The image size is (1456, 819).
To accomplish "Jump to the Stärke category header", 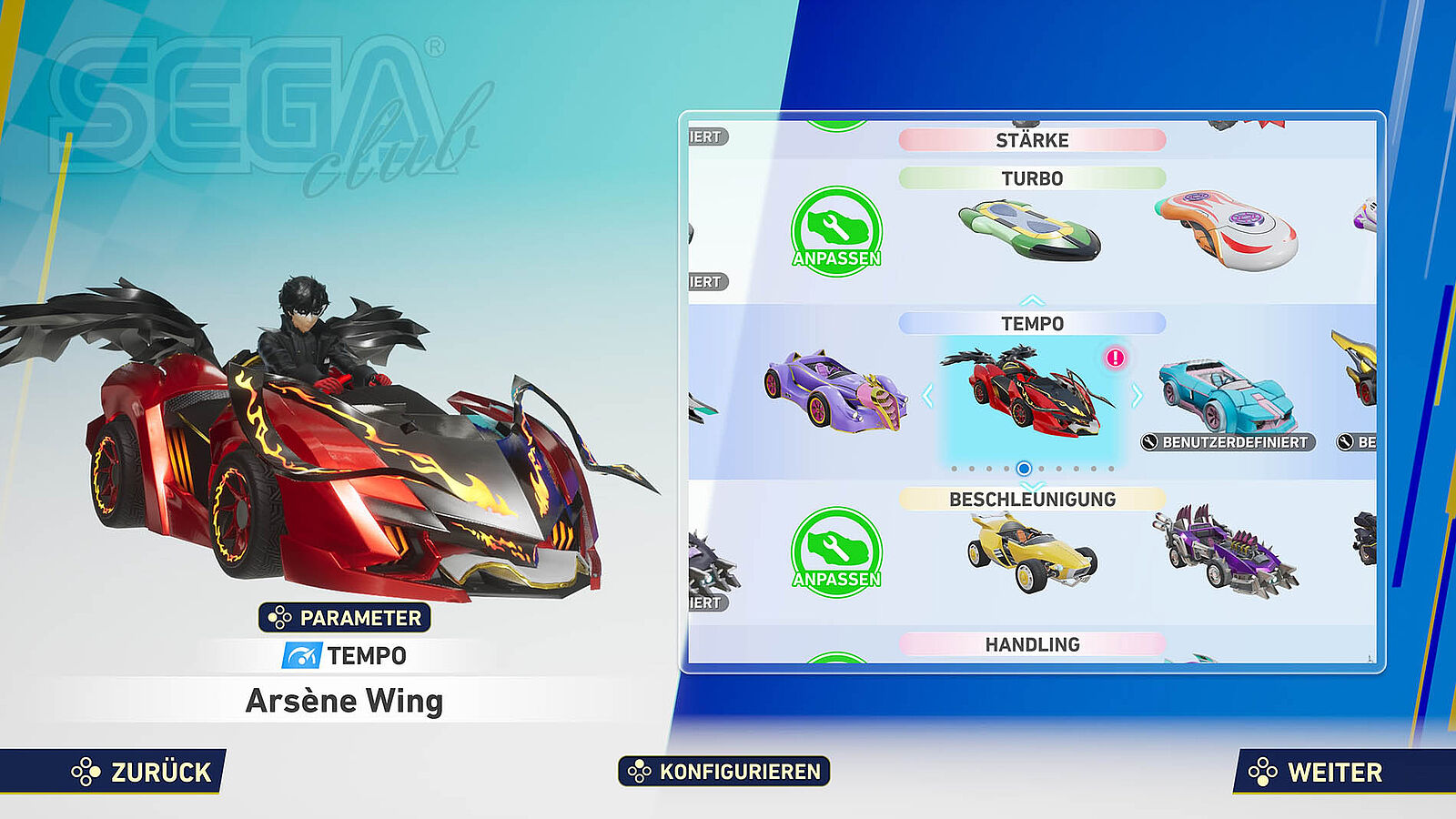I will coord(1032,140).
